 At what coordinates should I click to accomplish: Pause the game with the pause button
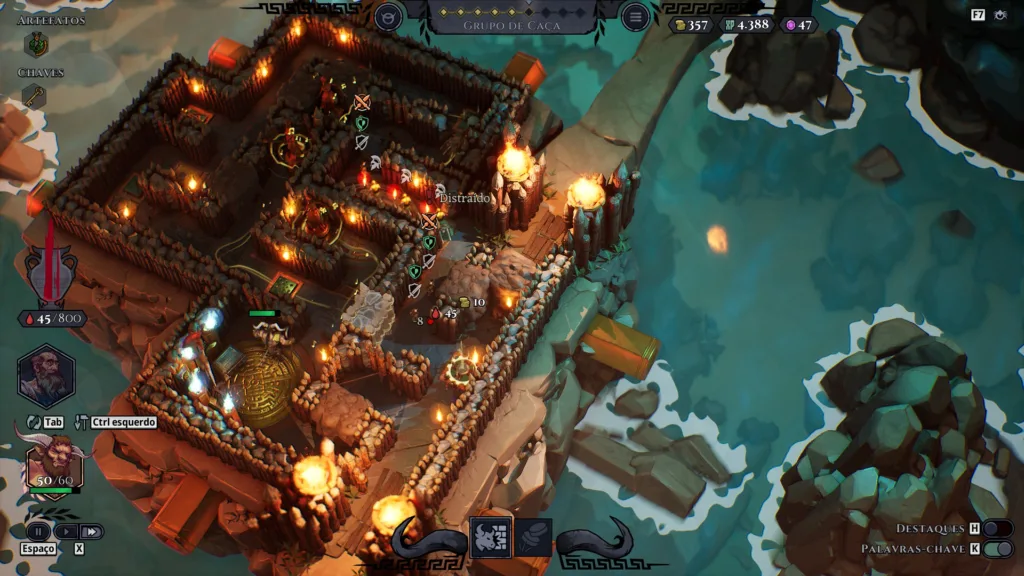pos(38,531)
